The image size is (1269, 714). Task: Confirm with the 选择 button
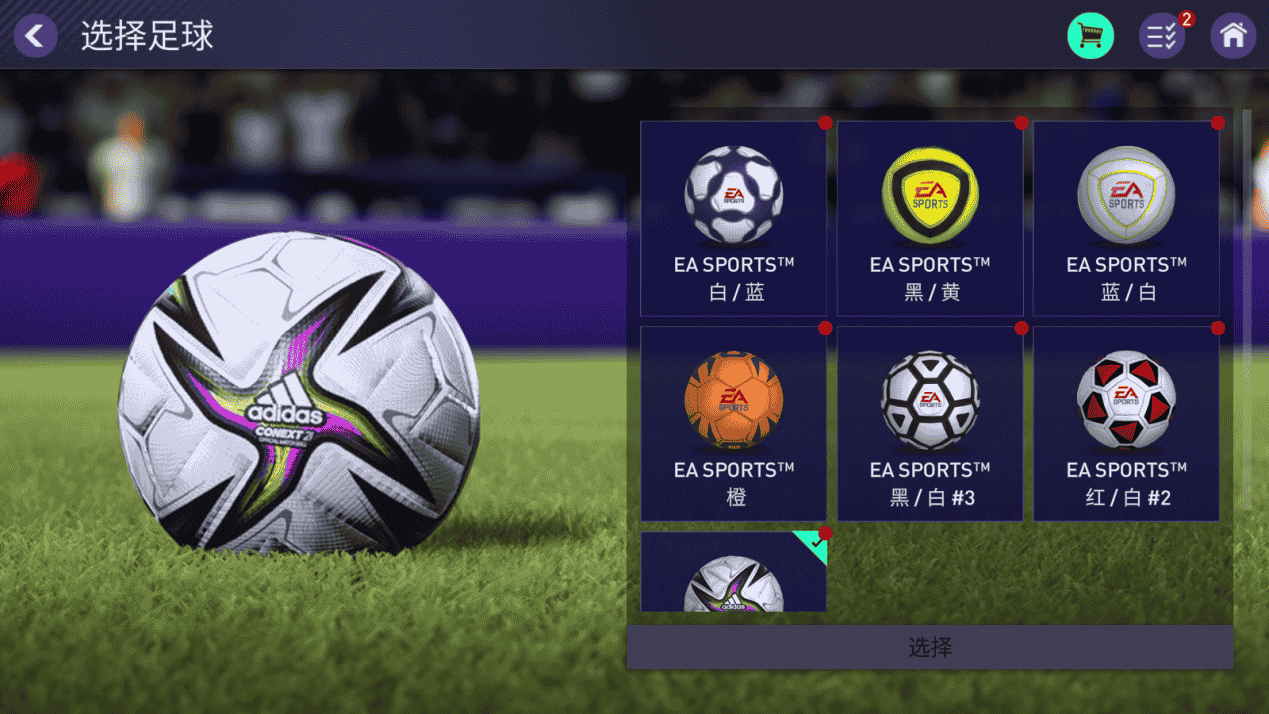tap(930, 648)
